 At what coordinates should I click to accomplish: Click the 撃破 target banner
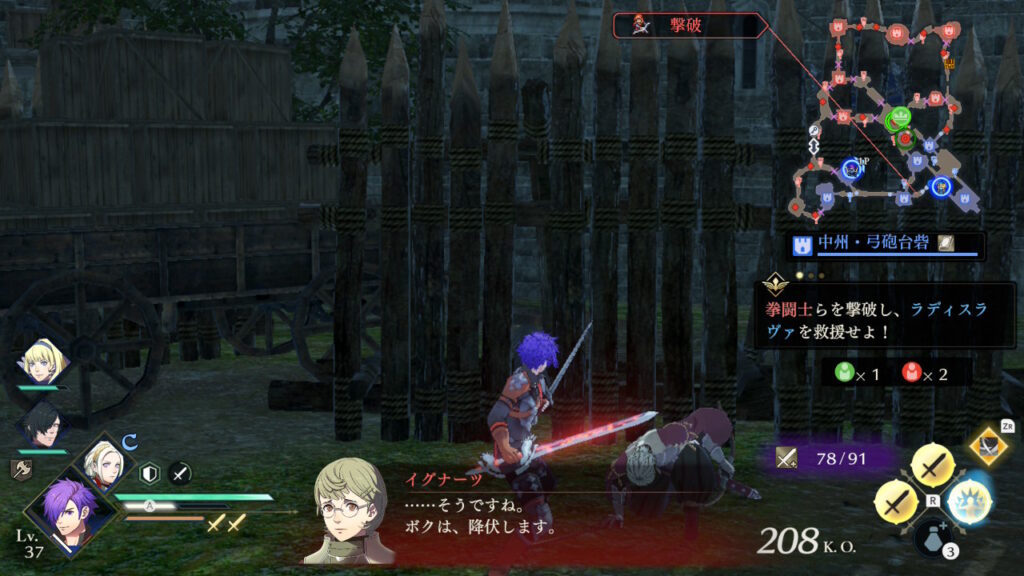pos(690,26)
